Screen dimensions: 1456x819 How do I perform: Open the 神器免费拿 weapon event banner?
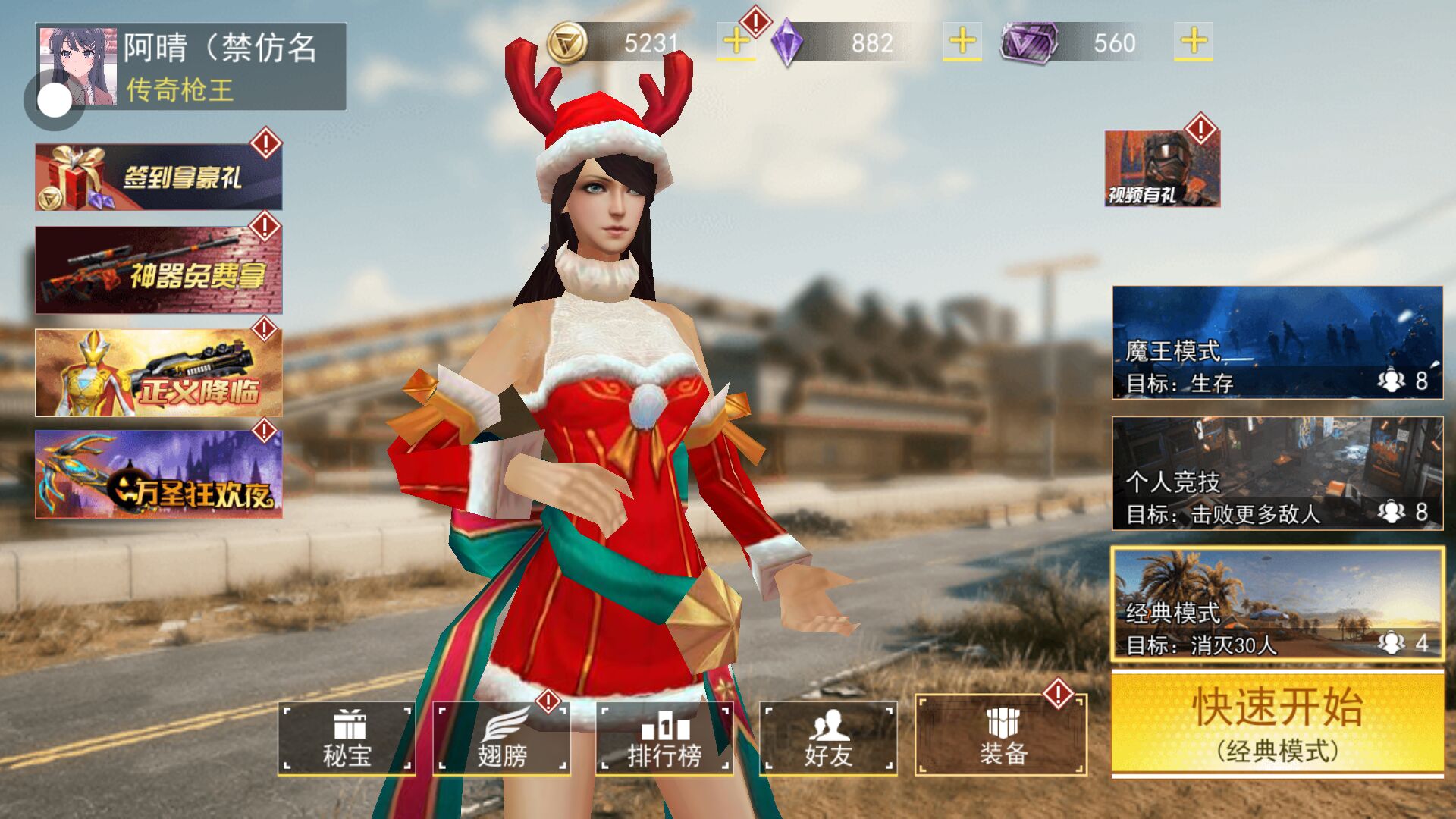click(158, 270)
